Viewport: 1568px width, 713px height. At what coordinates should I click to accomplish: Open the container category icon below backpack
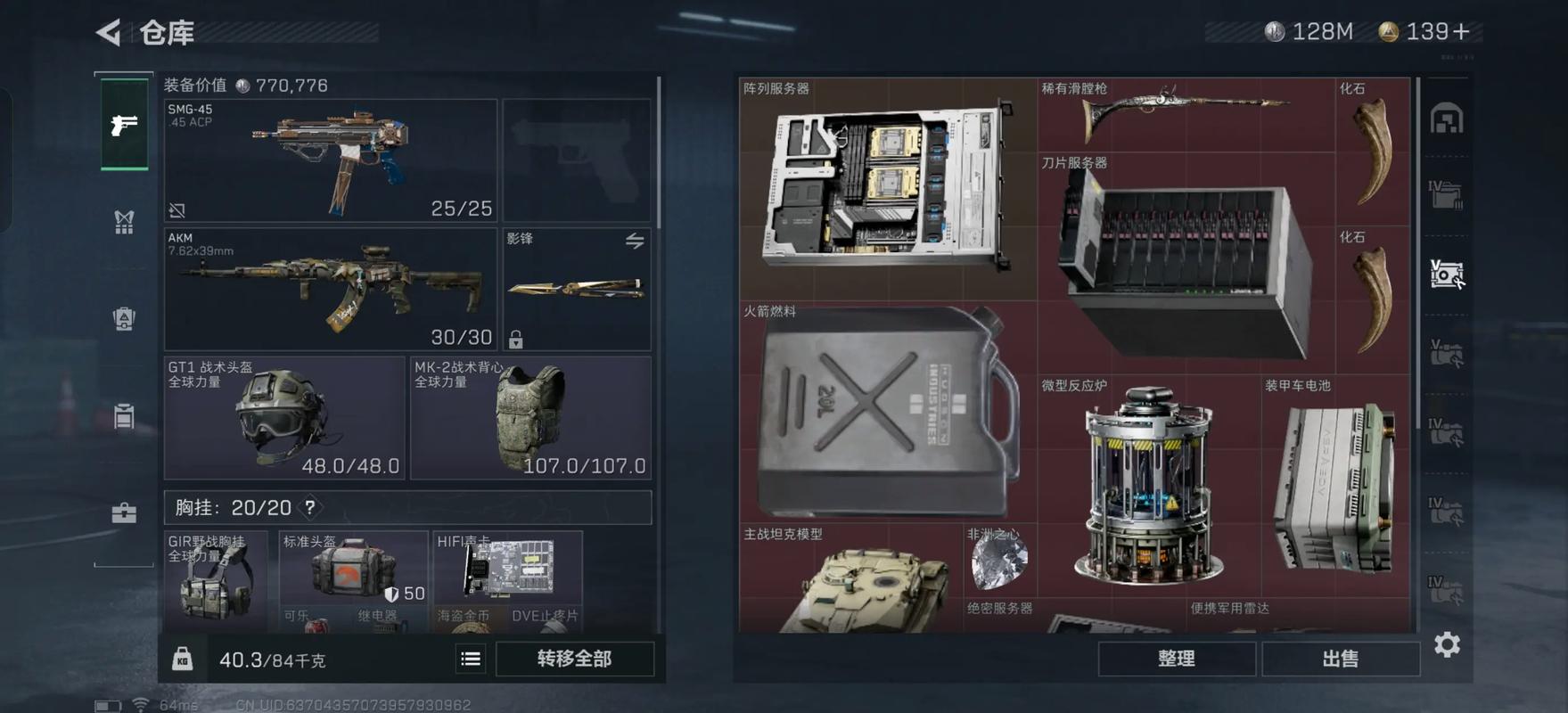tap(123, 415)
